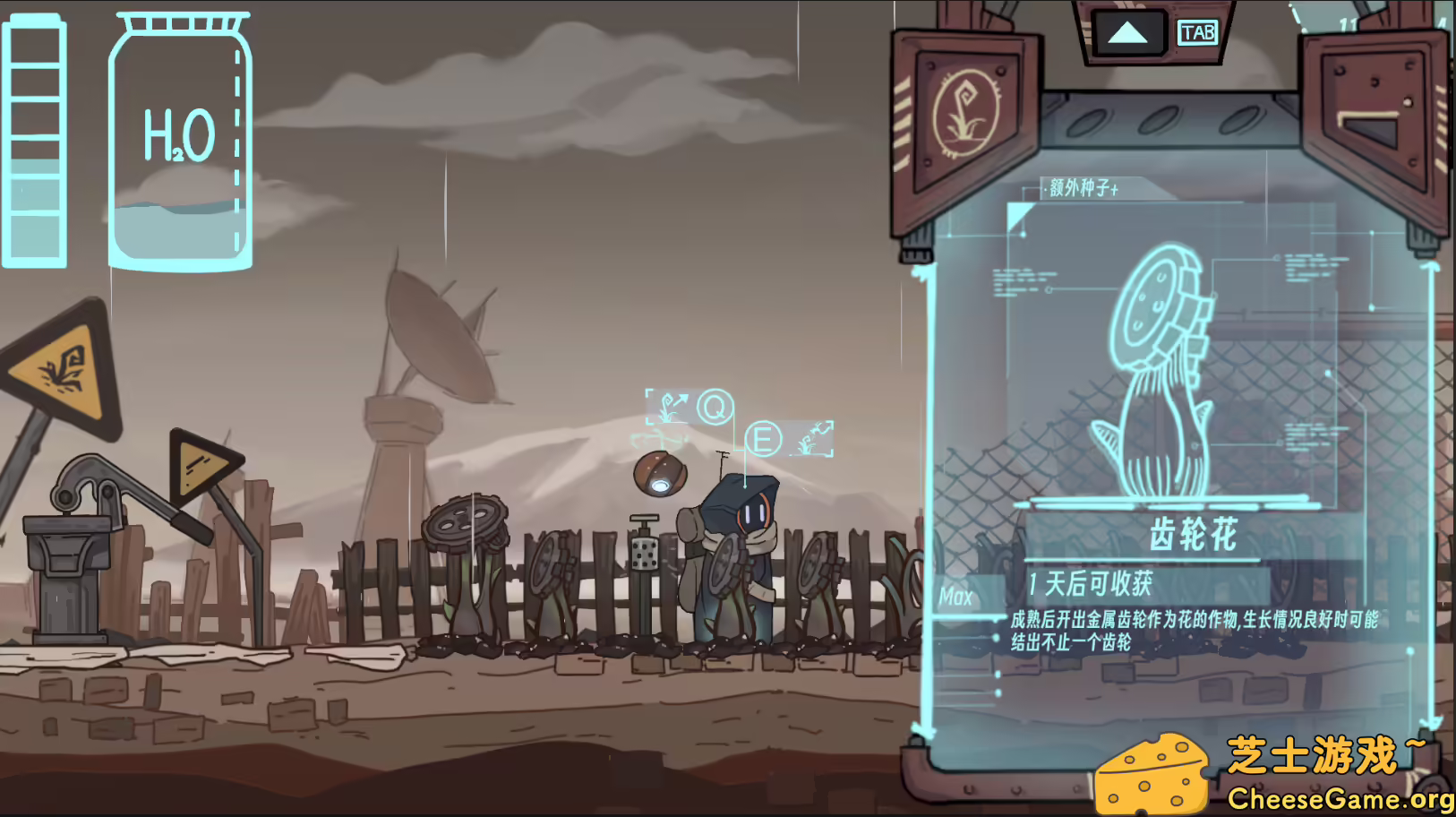Toggle the TAB key indicator
Image resolution: width=1456 pixels, height=817 pixels.
1197,33
